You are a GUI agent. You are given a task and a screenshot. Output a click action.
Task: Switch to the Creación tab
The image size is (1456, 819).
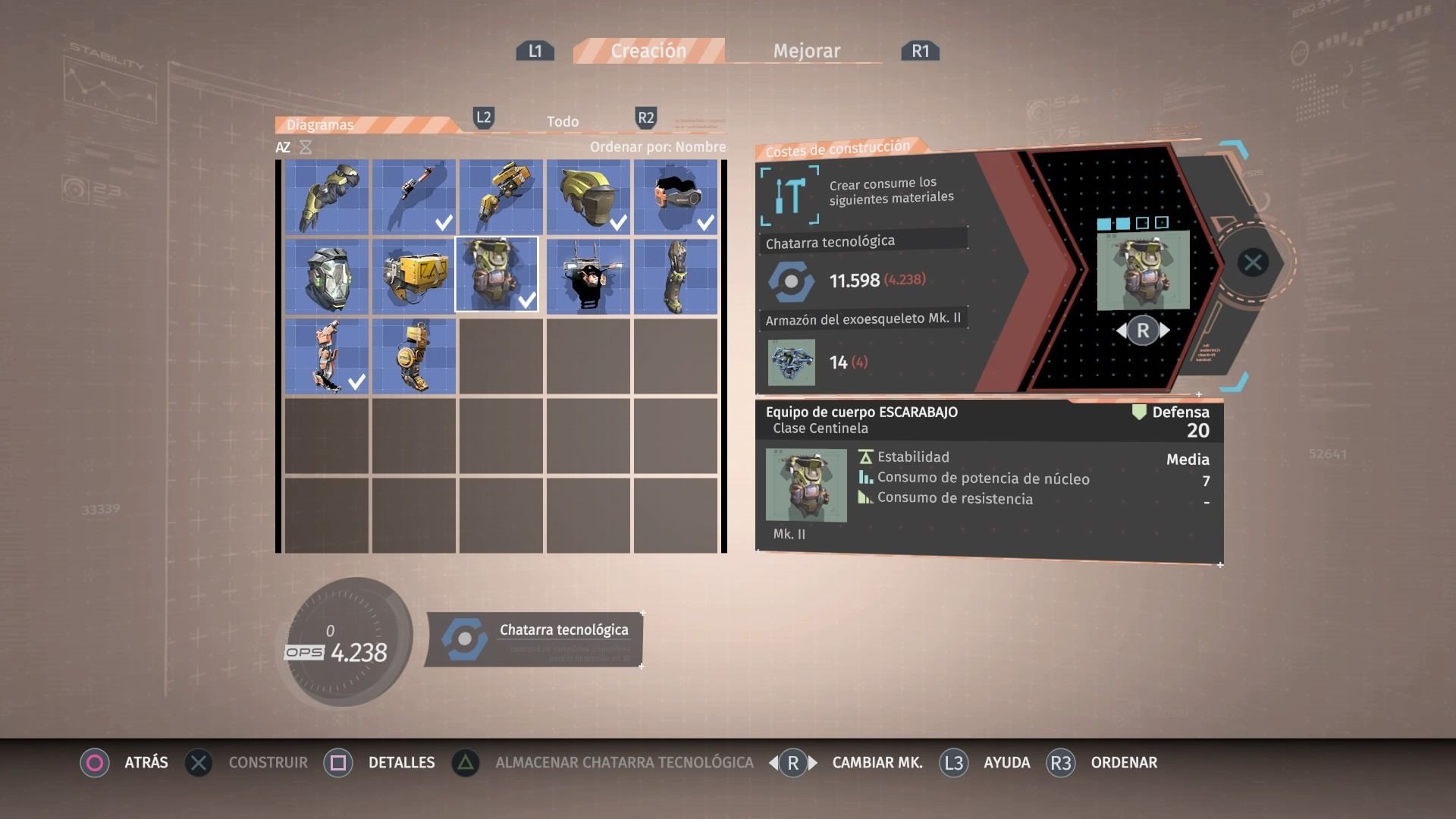[648, 51]
